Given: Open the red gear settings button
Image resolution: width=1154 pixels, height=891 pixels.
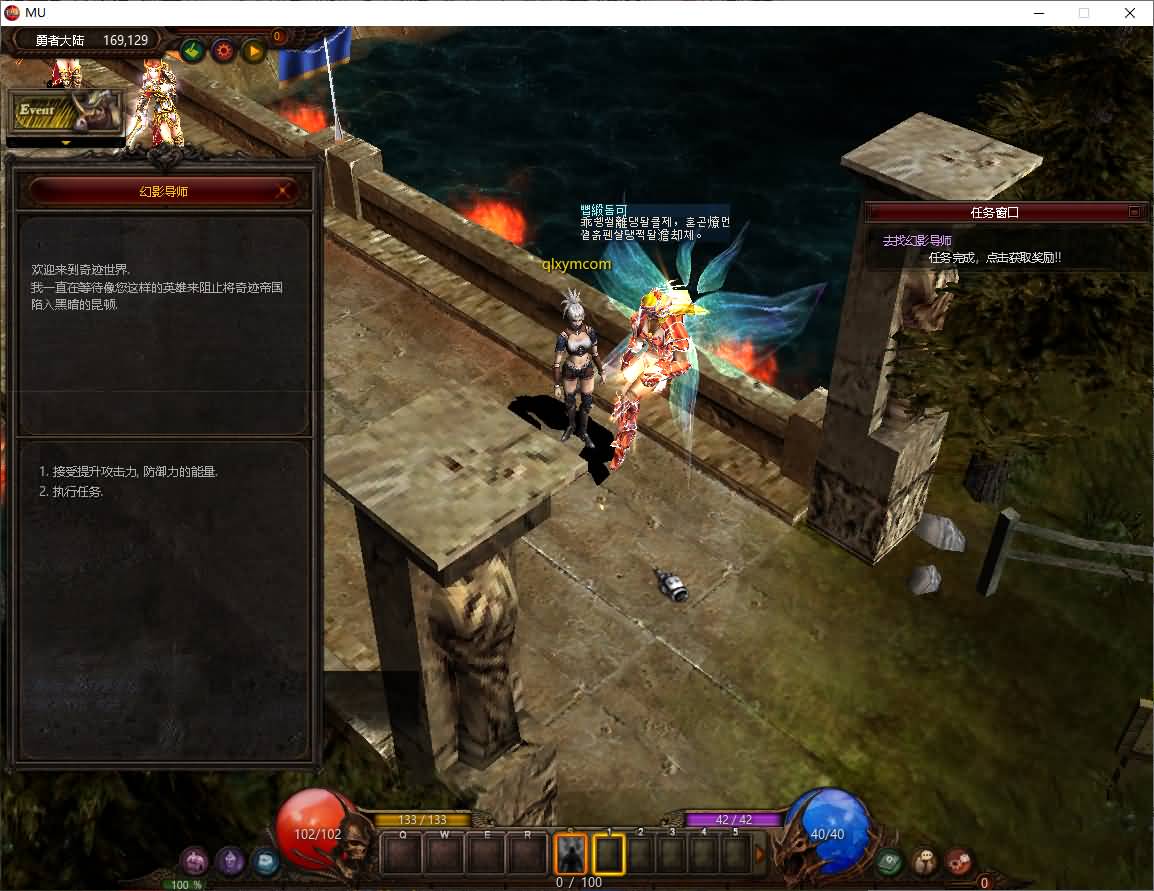Looking at the screenshot, I should click(223, 50).
